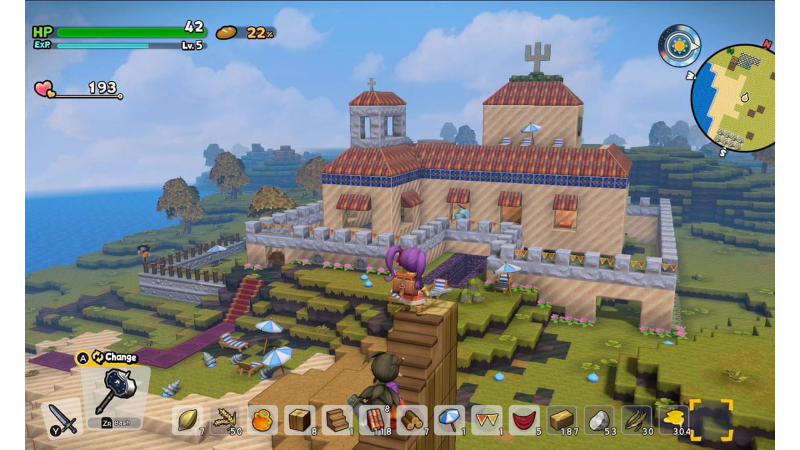Click the sun day-night clock icon
The height and width of the screenshot is (450, 800).
[678, 46]
